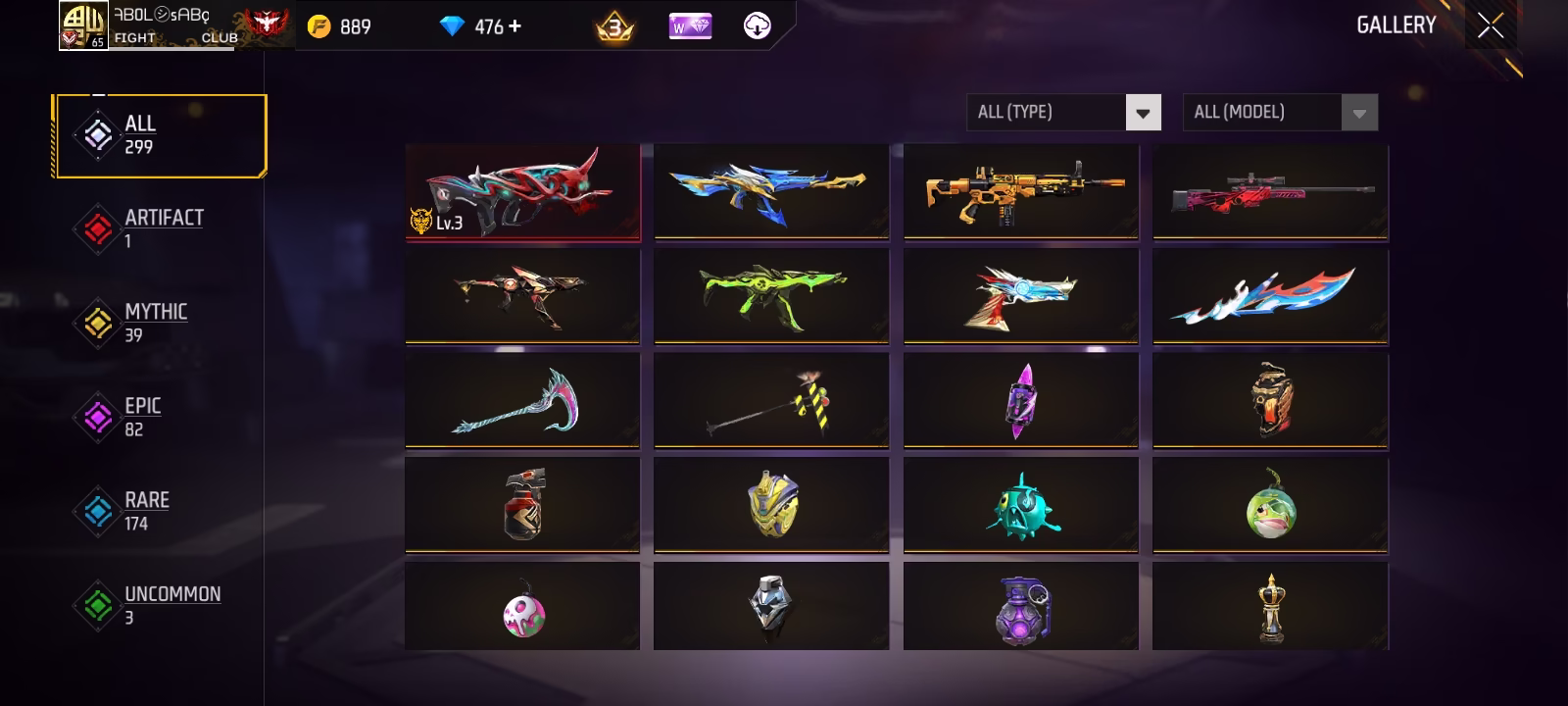Close the Gallery screen
The width and height of the screenshot is (1568, 706).
1490,26
